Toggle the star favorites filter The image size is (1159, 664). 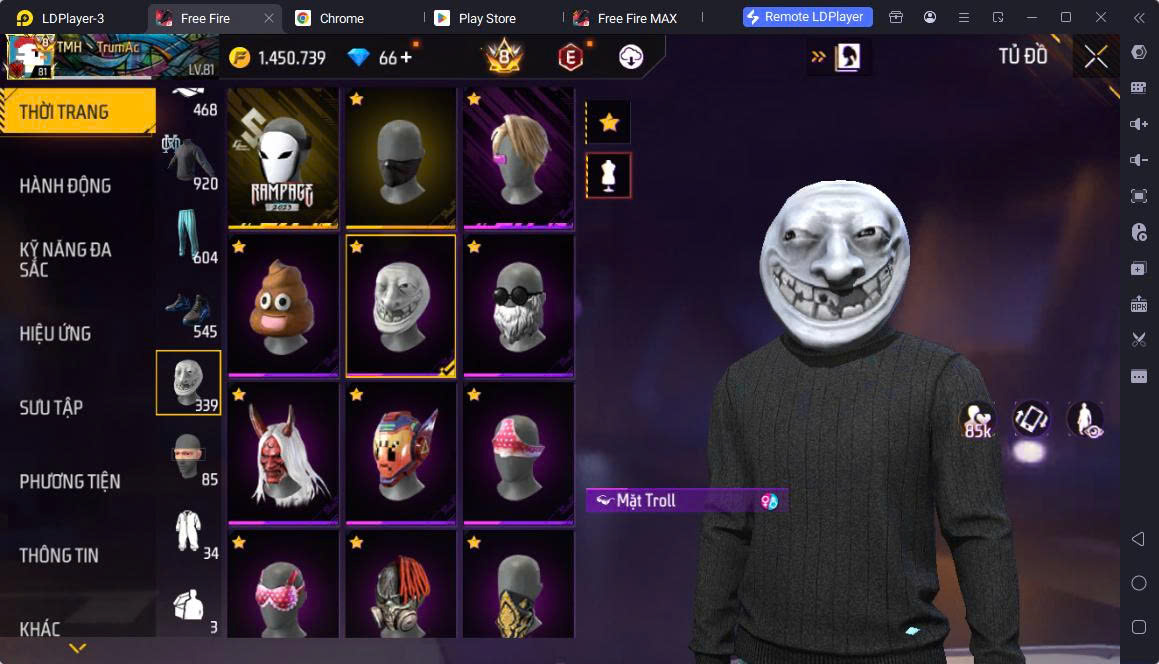point(608,123)
